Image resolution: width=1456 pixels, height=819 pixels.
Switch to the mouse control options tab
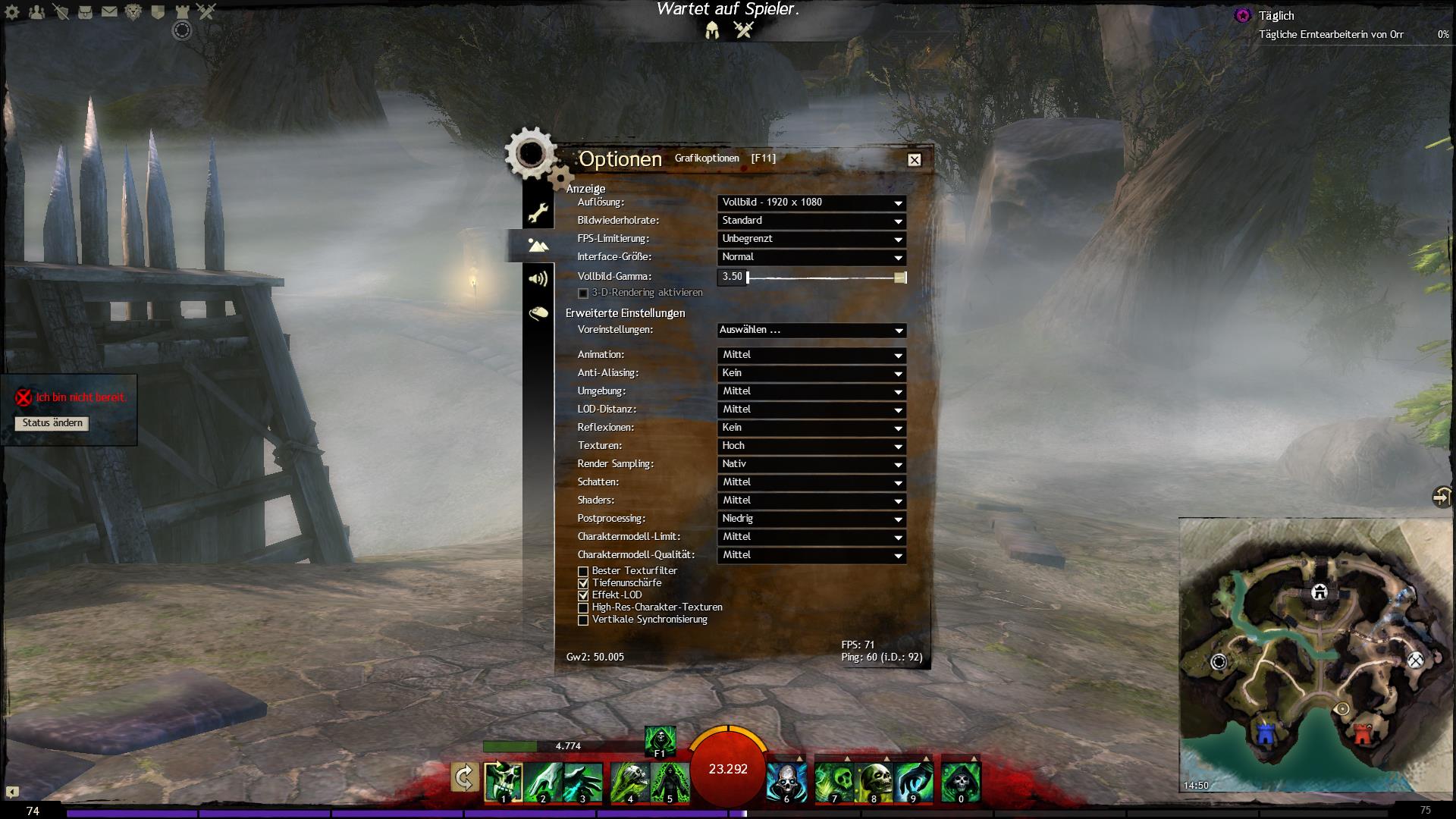coord(538,312)
